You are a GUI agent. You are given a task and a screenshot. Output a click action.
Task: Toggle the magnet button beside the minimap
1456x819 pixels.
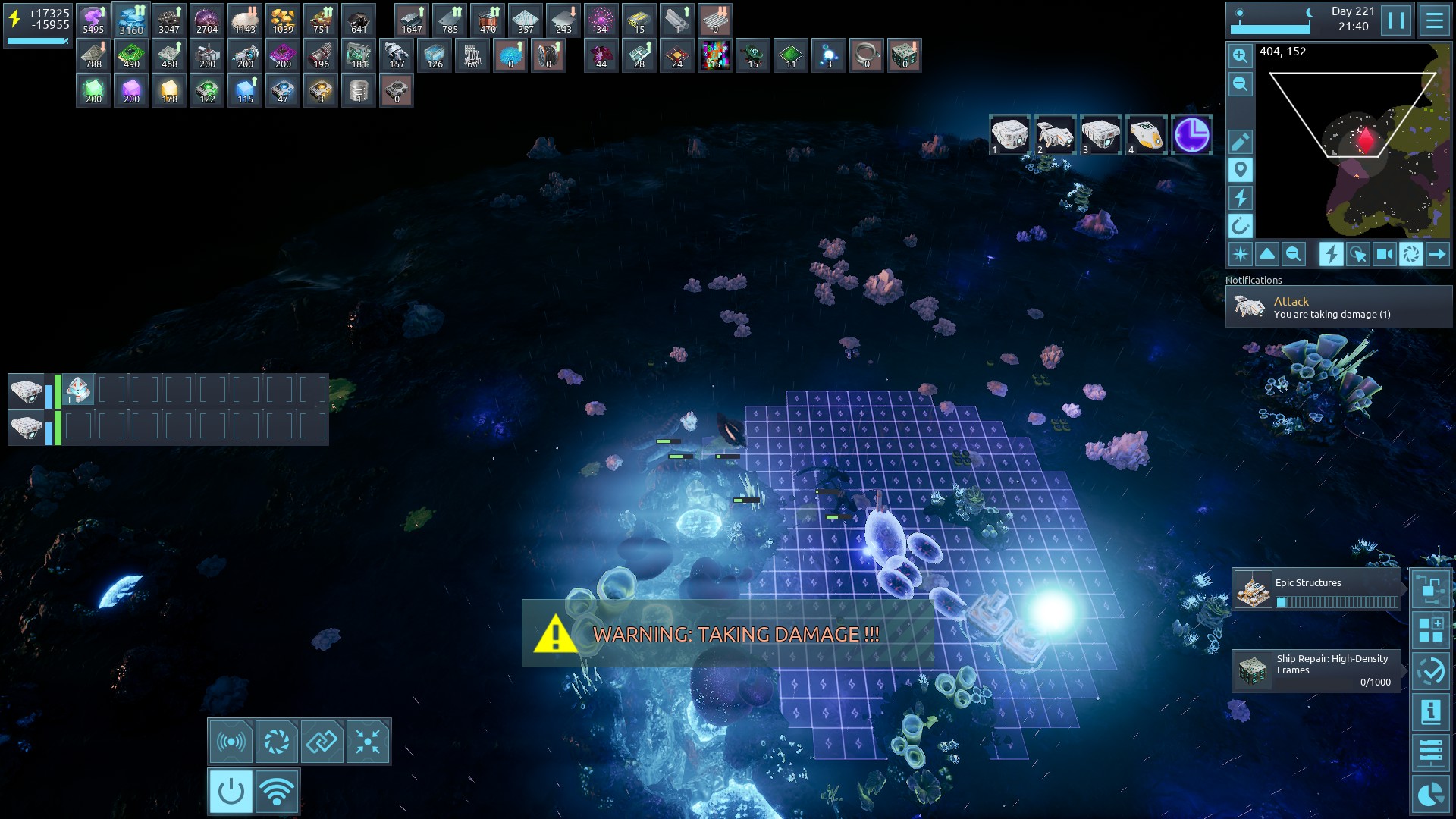[x=1240, y=225]
